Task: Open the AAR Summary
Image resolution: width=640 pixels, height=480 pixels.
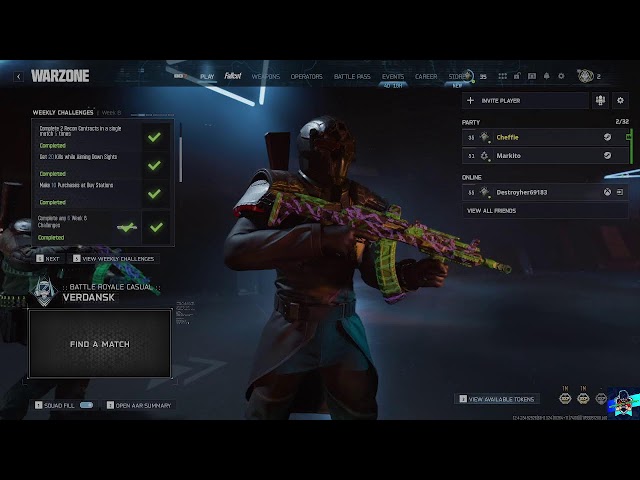Action: [142, 405]
